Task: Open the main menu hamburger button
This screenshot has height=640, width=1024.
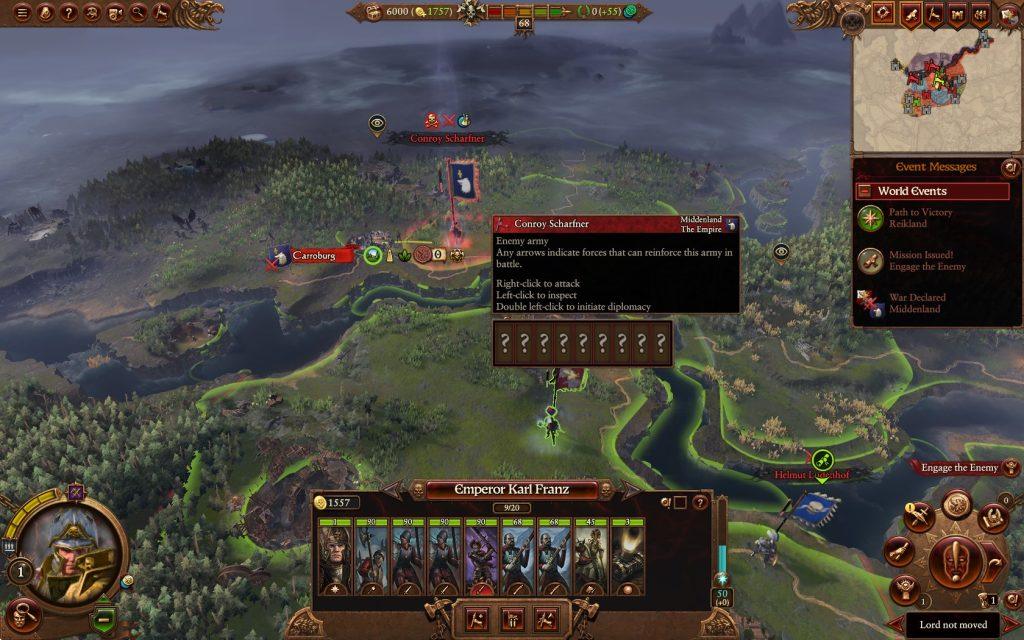Action: pos(19,13)
